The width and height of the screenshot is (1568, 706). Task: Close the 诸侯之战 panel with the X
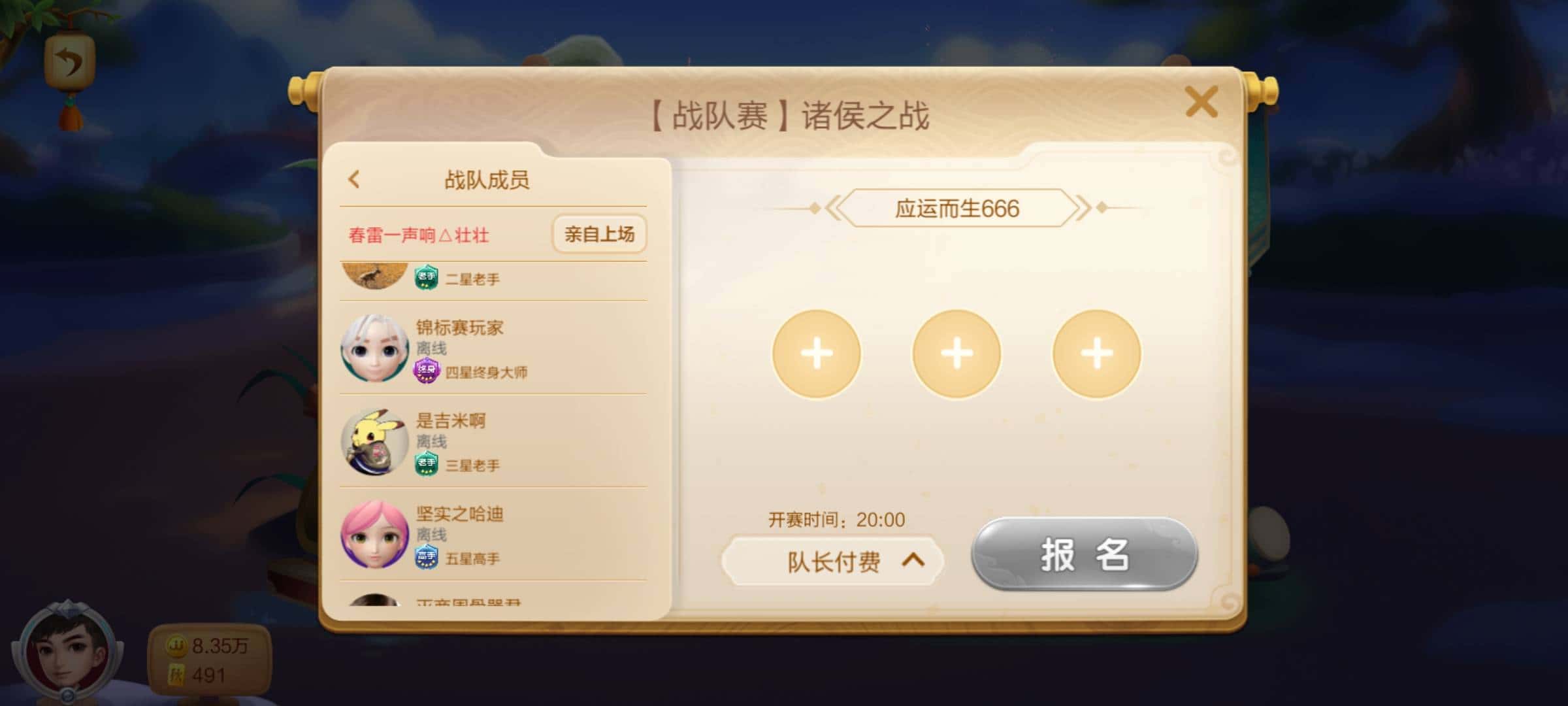click(x=1202, y=102)
